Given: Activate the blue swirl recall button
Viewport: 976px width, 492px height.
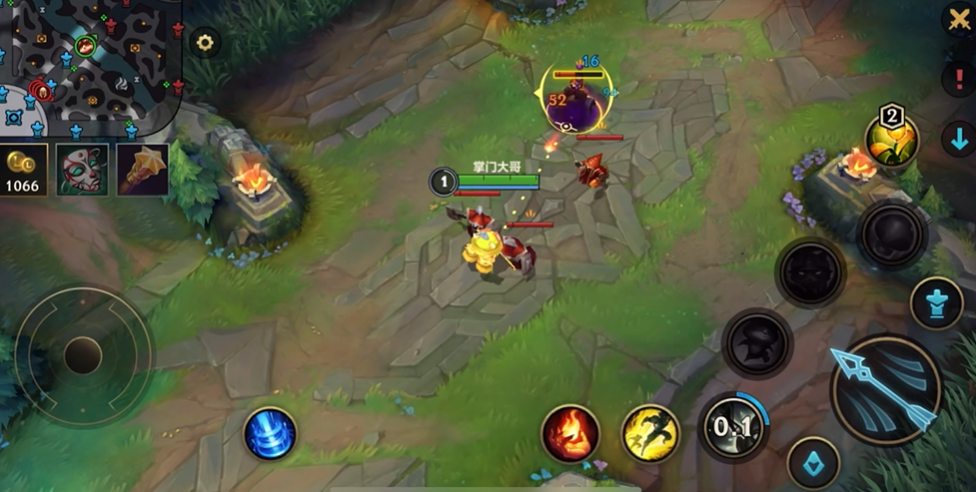Looking at the screenshot, I should pos(270,434).
